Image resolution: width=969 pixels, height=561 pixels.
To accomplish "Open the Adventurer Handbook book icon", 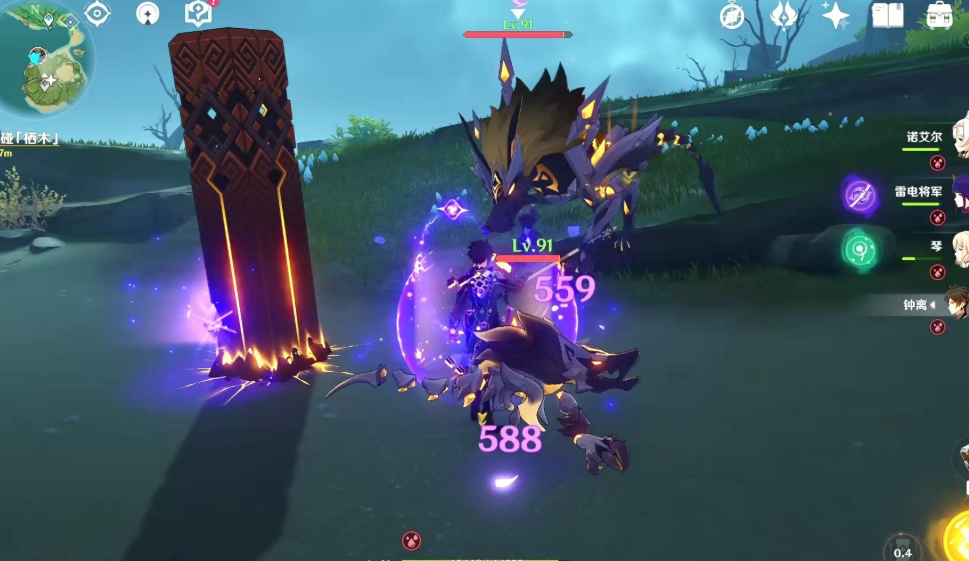I will [887, 15].
